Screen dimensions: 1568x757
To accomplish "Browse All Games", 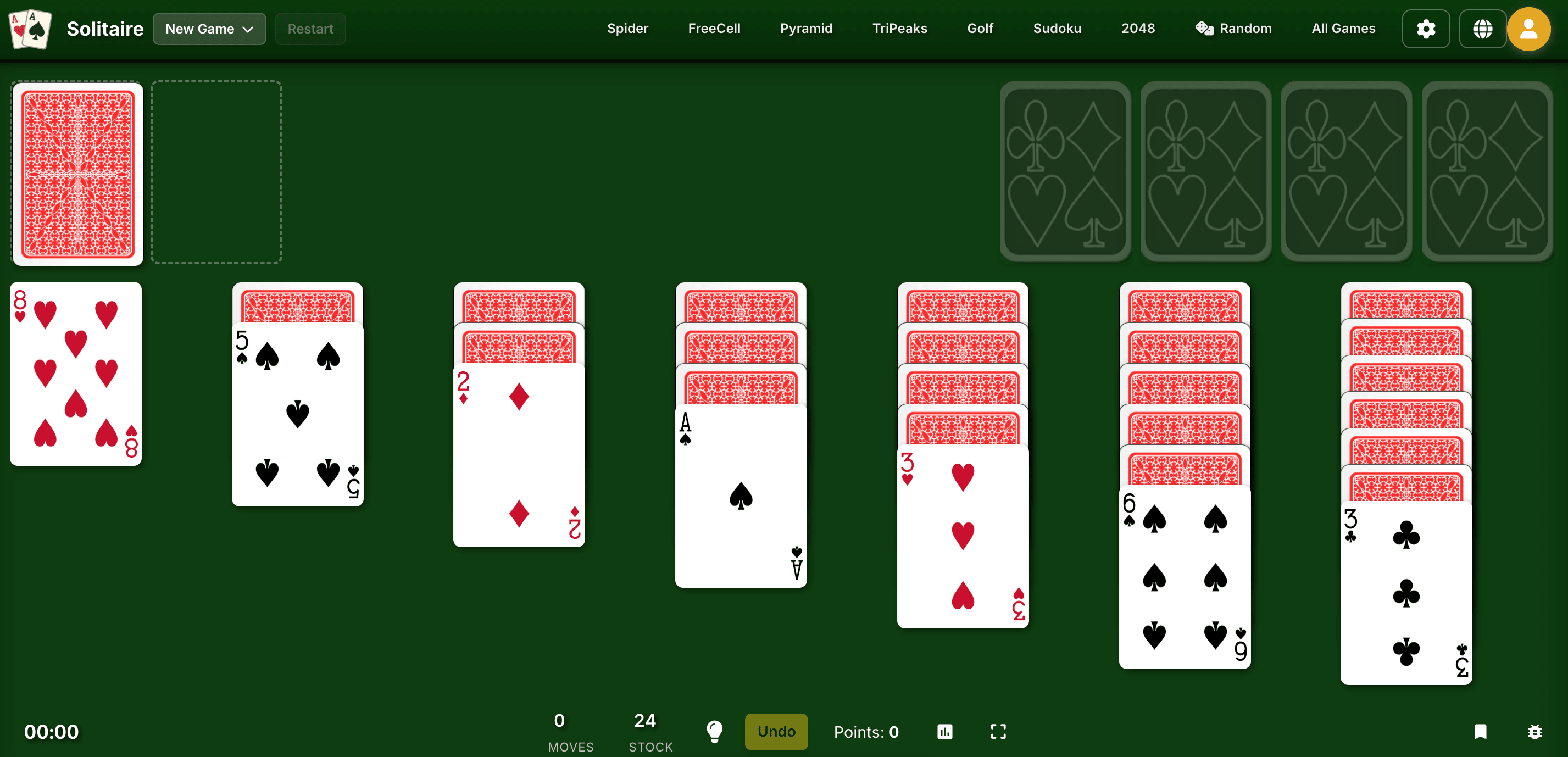I will [x=1343, y=28].
